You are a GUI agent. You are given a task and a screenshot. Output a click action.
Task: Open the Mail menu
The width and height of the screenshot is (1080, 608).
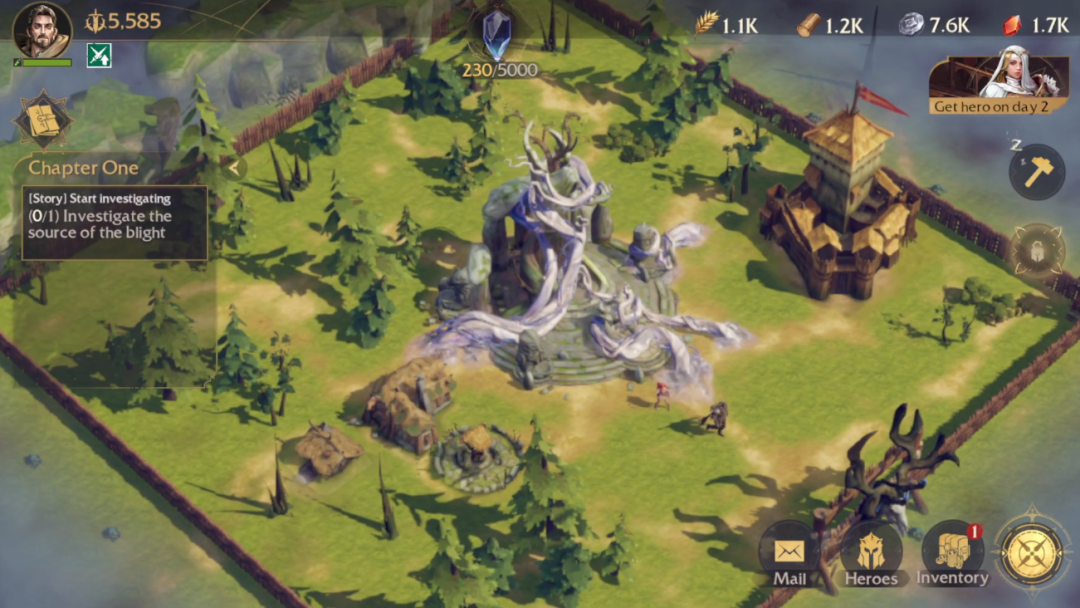tap(789, 553)
